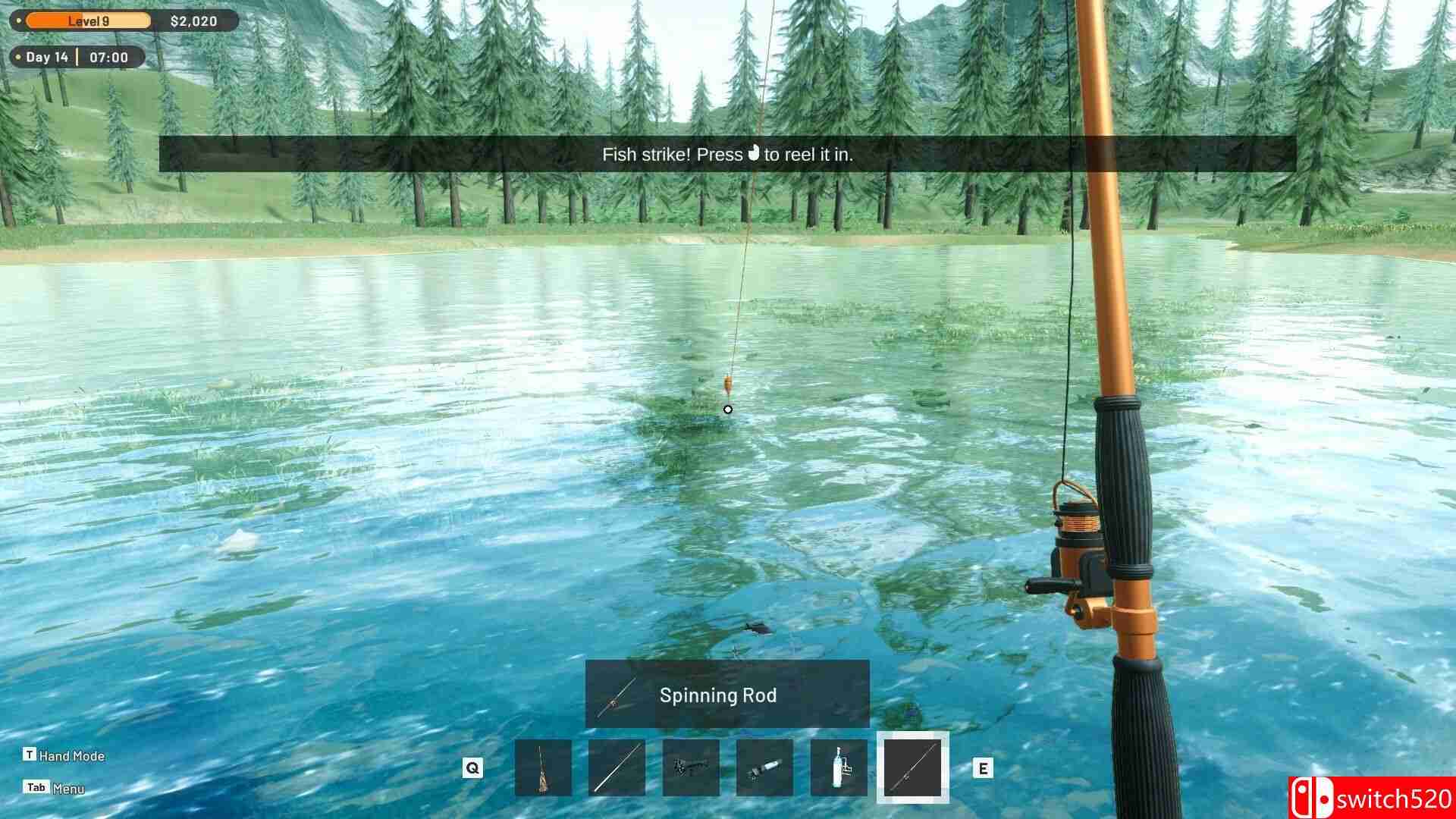This screenshot has height=819, width=1456.
Task: Select the simple fishing rod in the hotbar
Action: [x=616, y=768]
